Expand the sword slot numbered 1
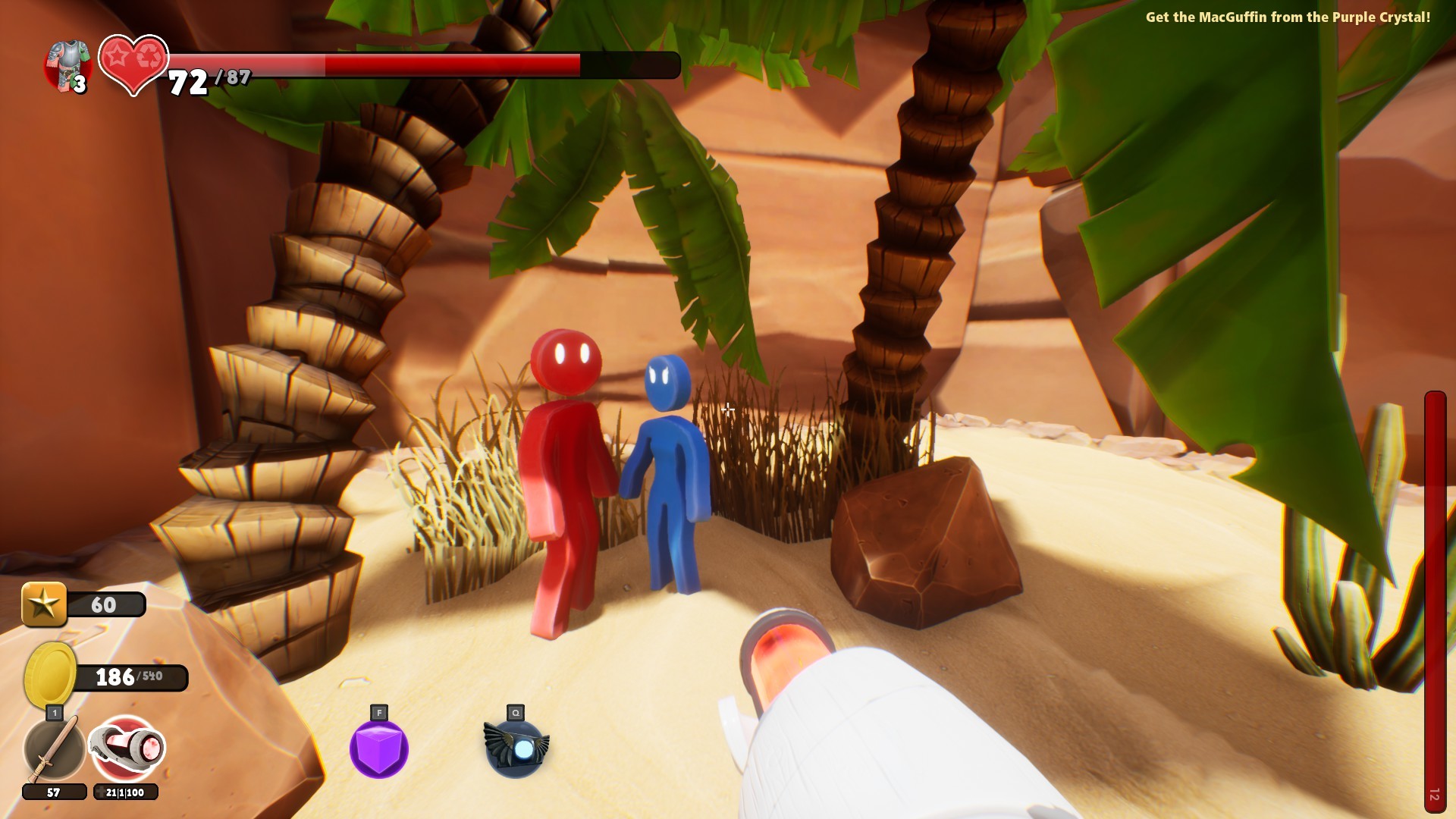Viewport: 1456px width, 819px height. pos(54,714)
